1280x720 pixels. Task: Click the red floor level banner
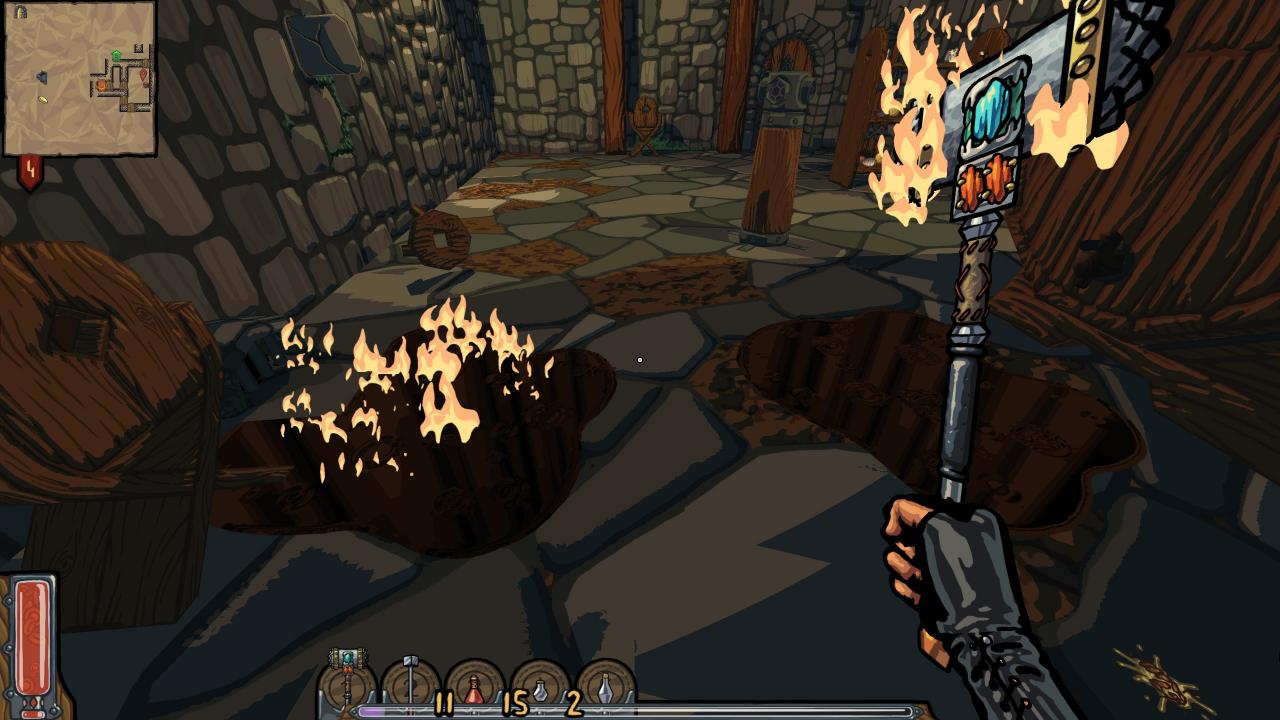[30, 172]
